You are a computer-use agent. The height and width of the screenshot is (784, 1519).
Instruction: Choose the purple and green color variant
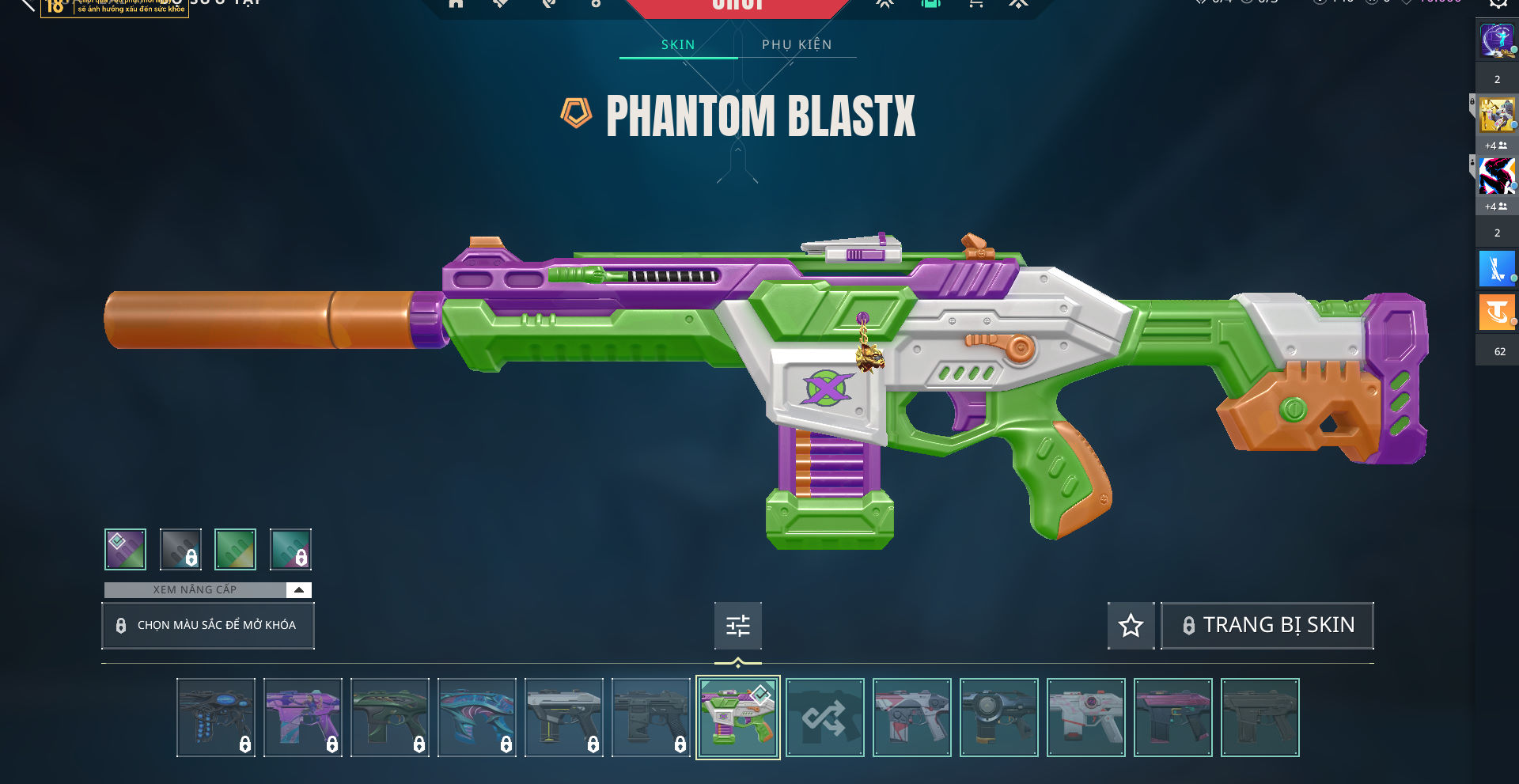(126, 549)
